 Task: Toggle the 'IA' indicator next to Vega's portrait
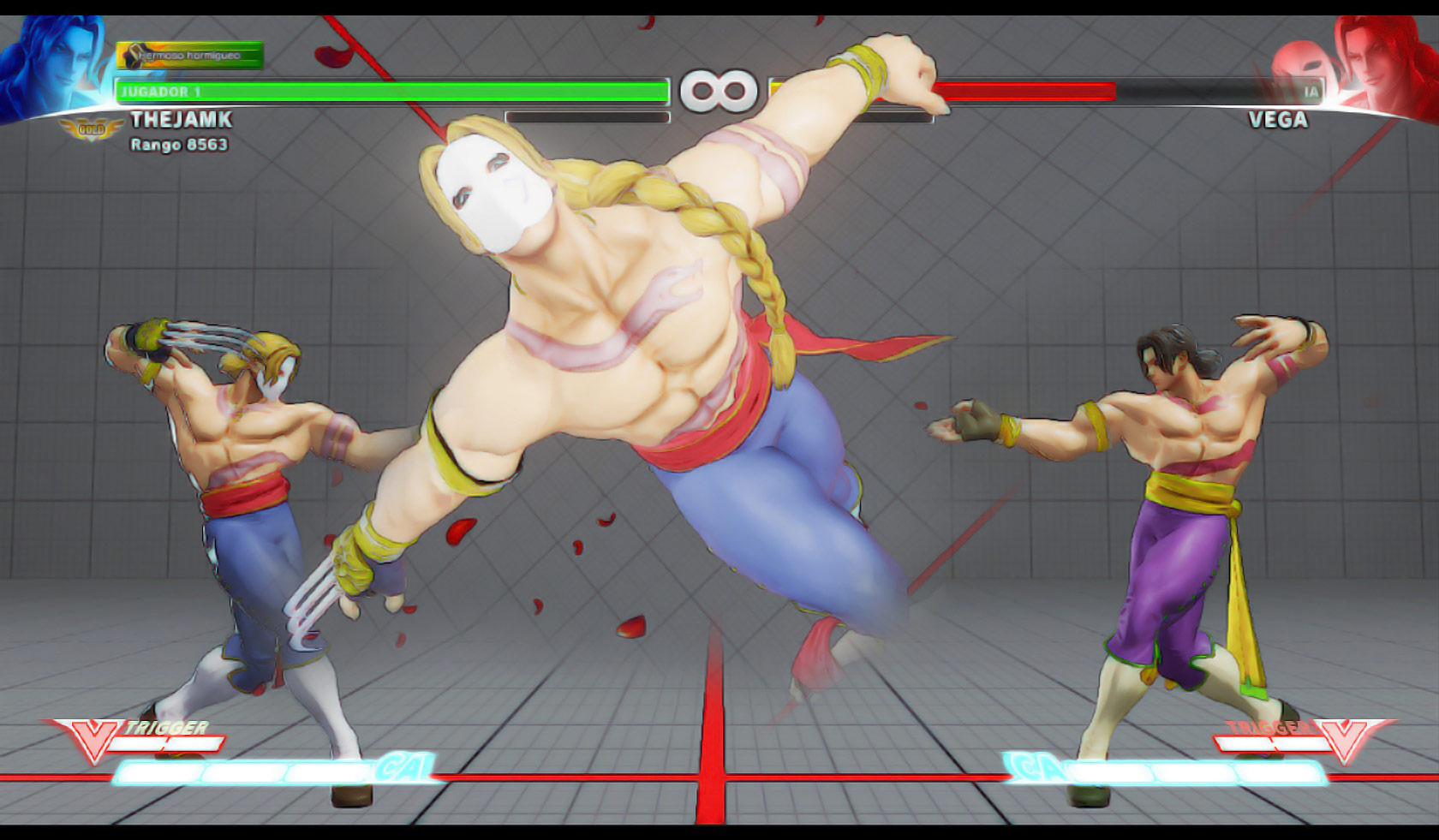tap(1312, 88)
